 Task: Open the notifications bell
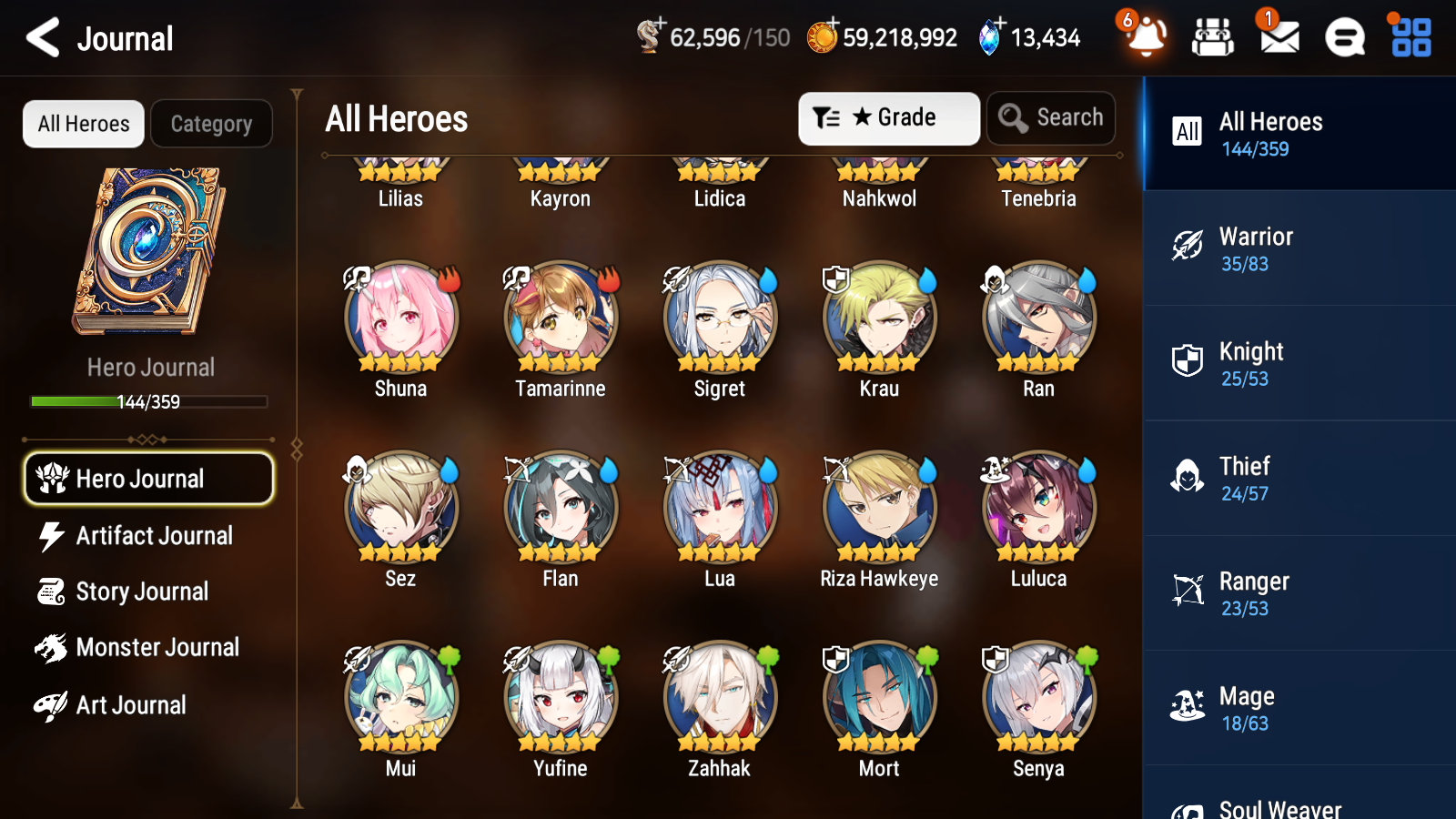pos(1146,37)
